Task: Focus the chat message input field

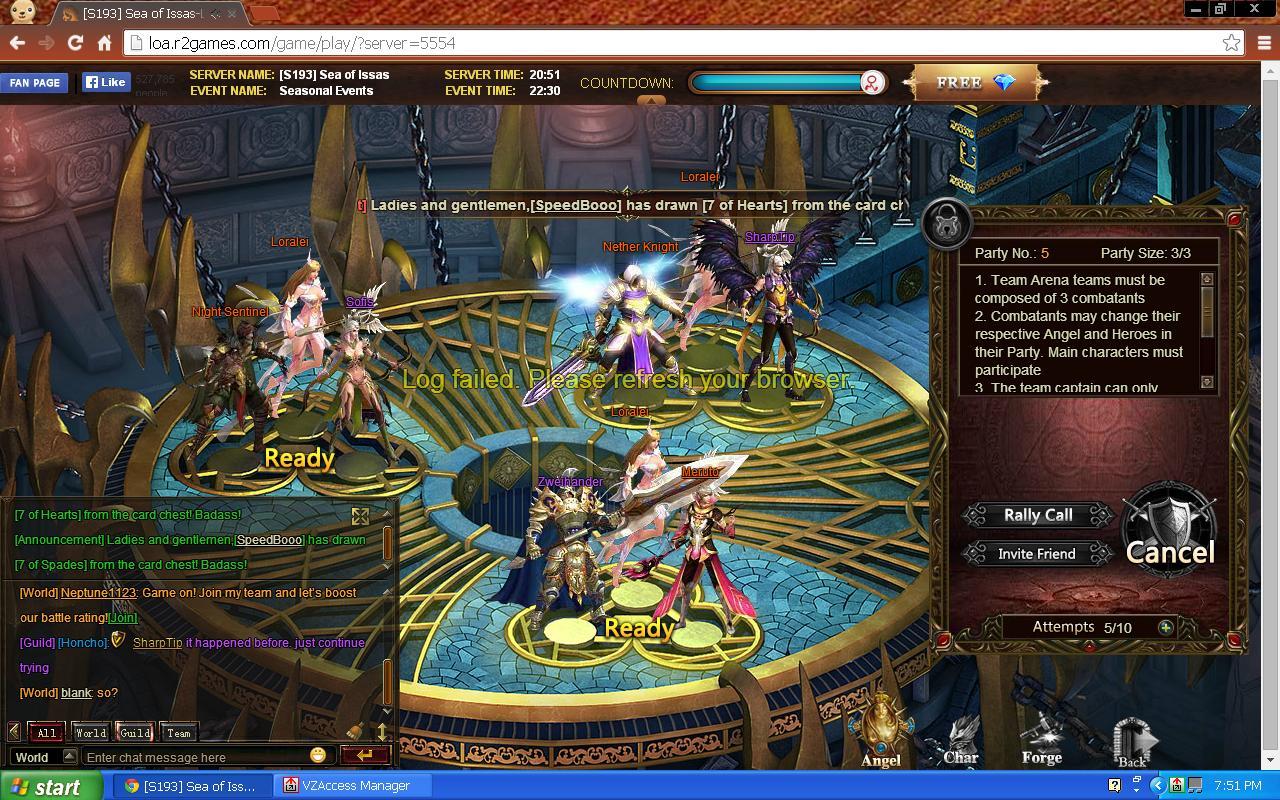Action: [195, 757]
